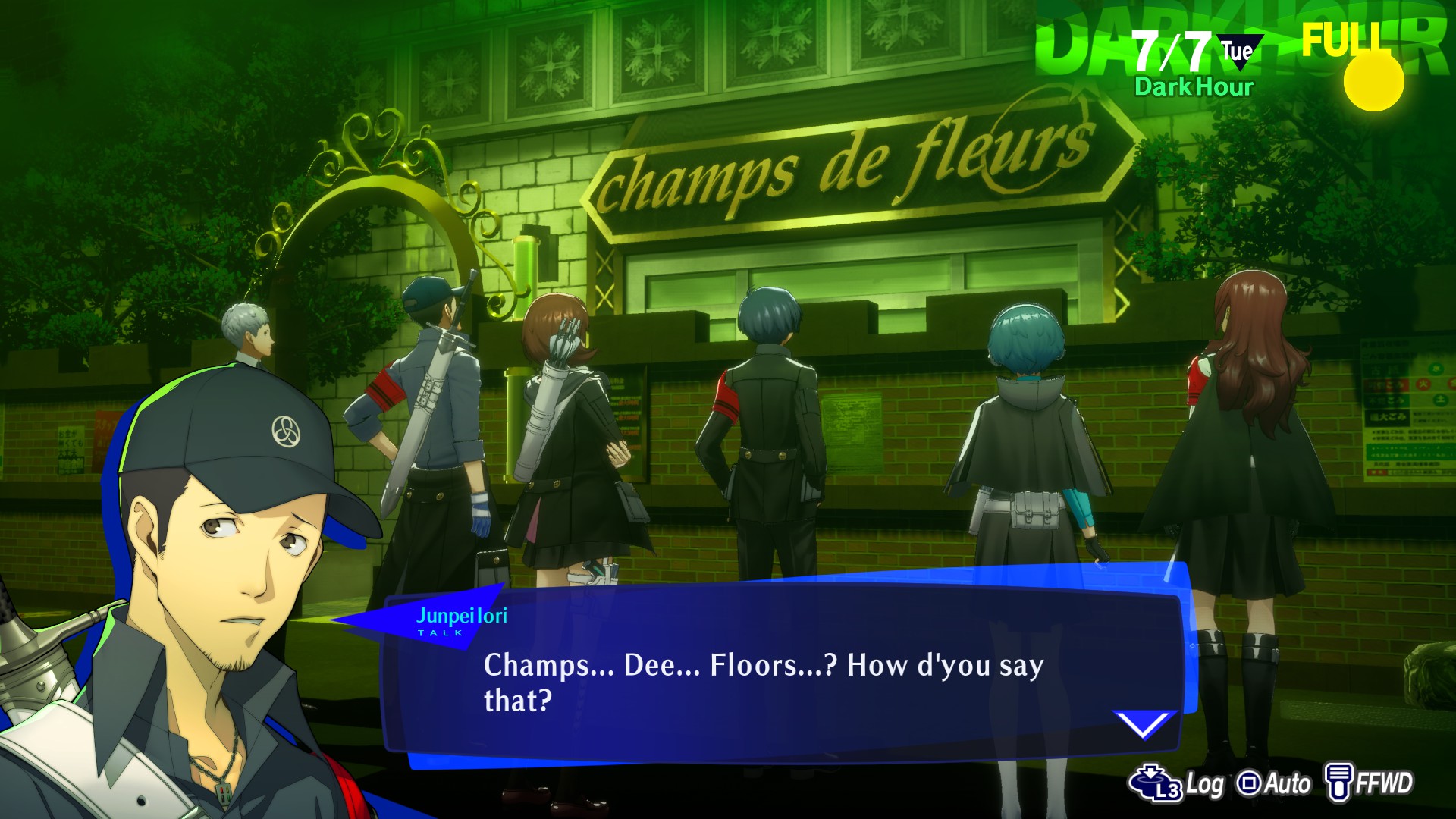Screen dimensions: 1456x819
Task: Advance dialogue with the blue down arrow
Action: point(1143,723)
